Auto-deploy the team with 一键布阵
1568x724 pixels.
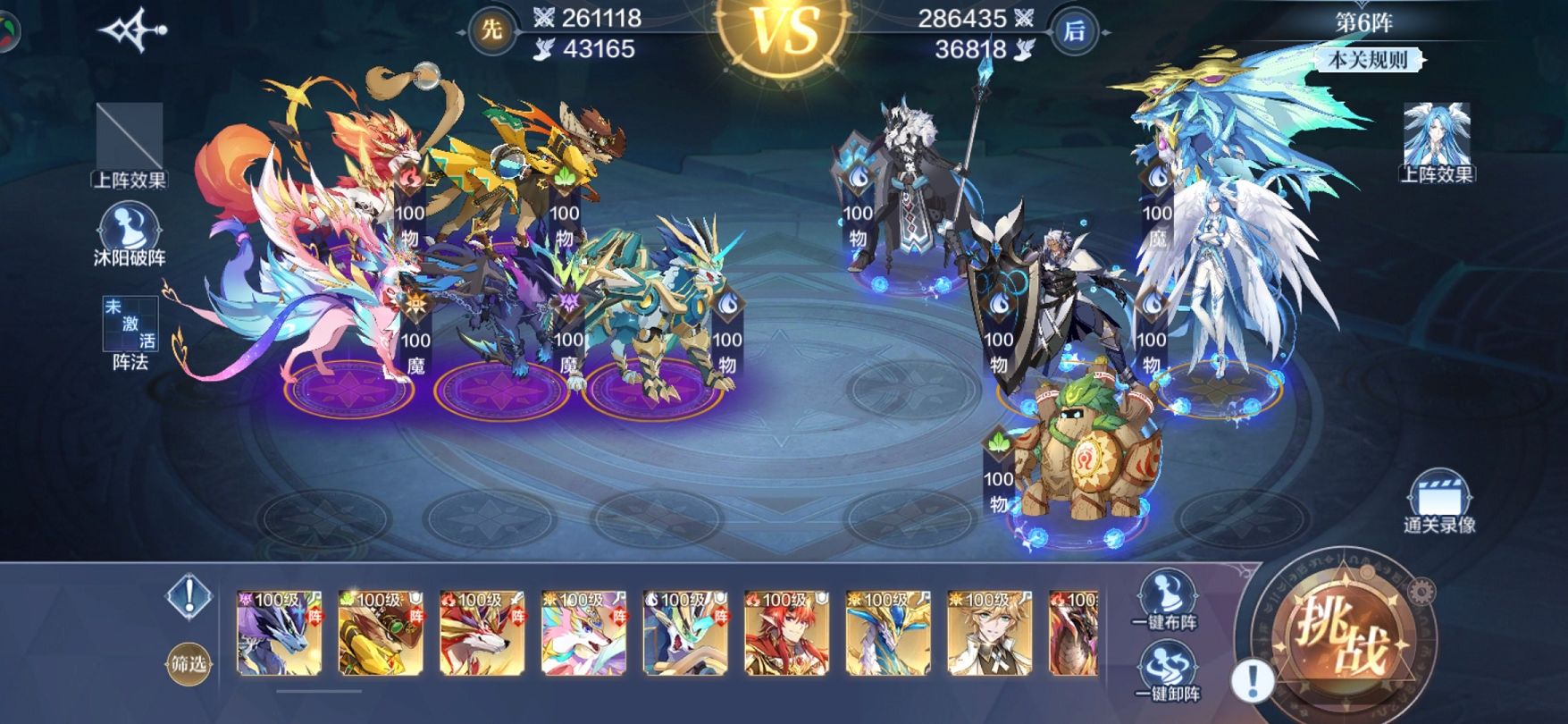[1165, 599]
